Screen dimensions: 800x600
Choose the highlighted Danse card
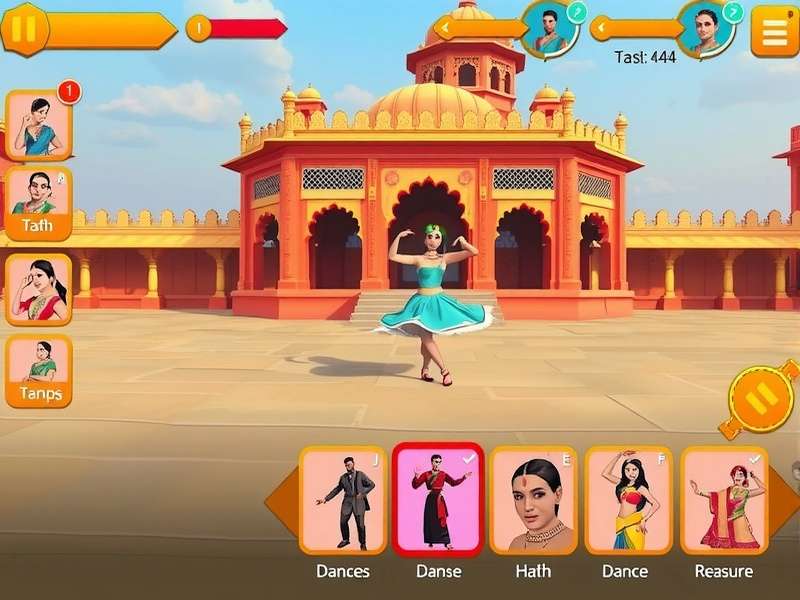(438, 499)
